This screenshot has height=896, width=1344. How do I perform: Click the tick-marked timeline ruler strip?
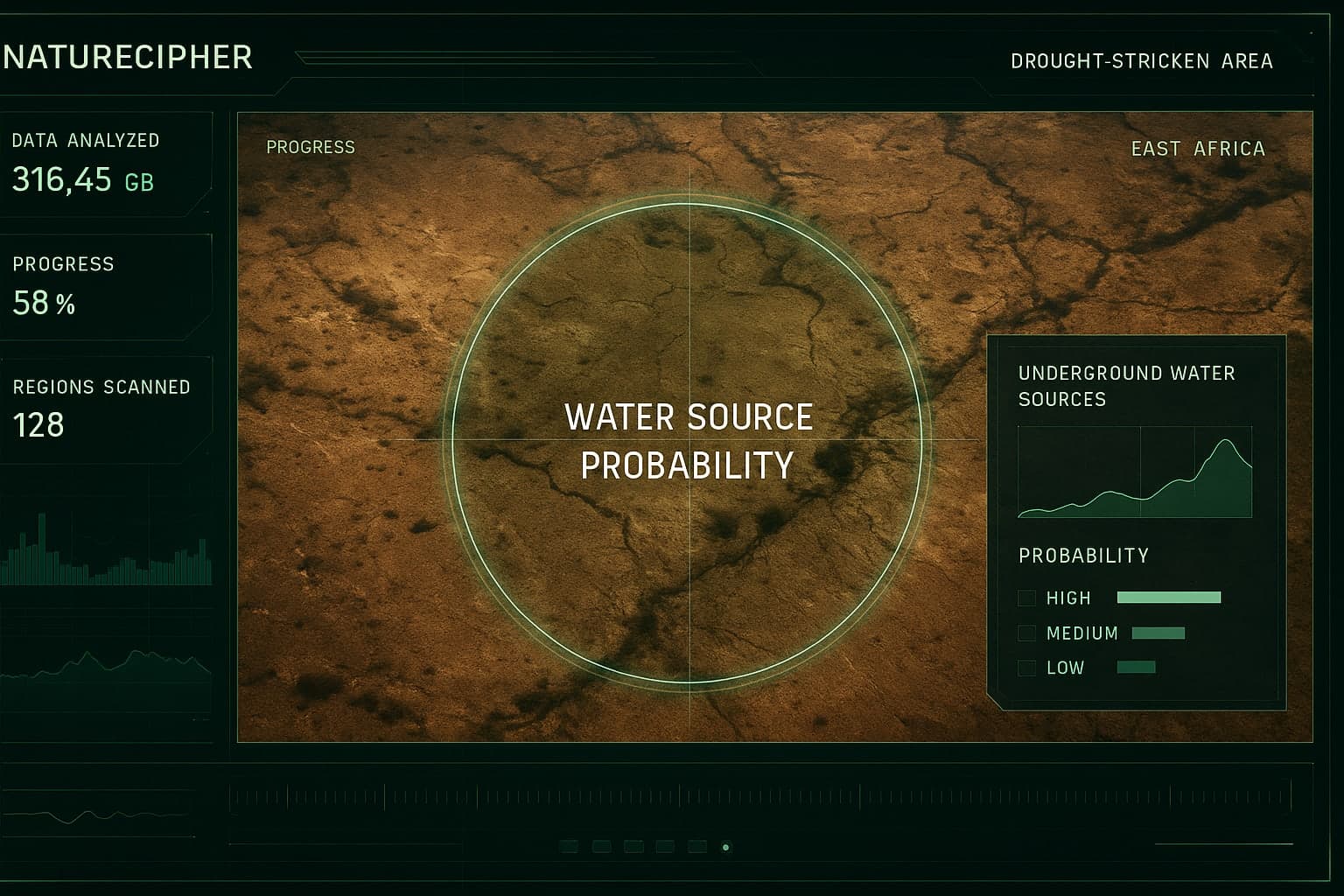(x=759, y=797)
